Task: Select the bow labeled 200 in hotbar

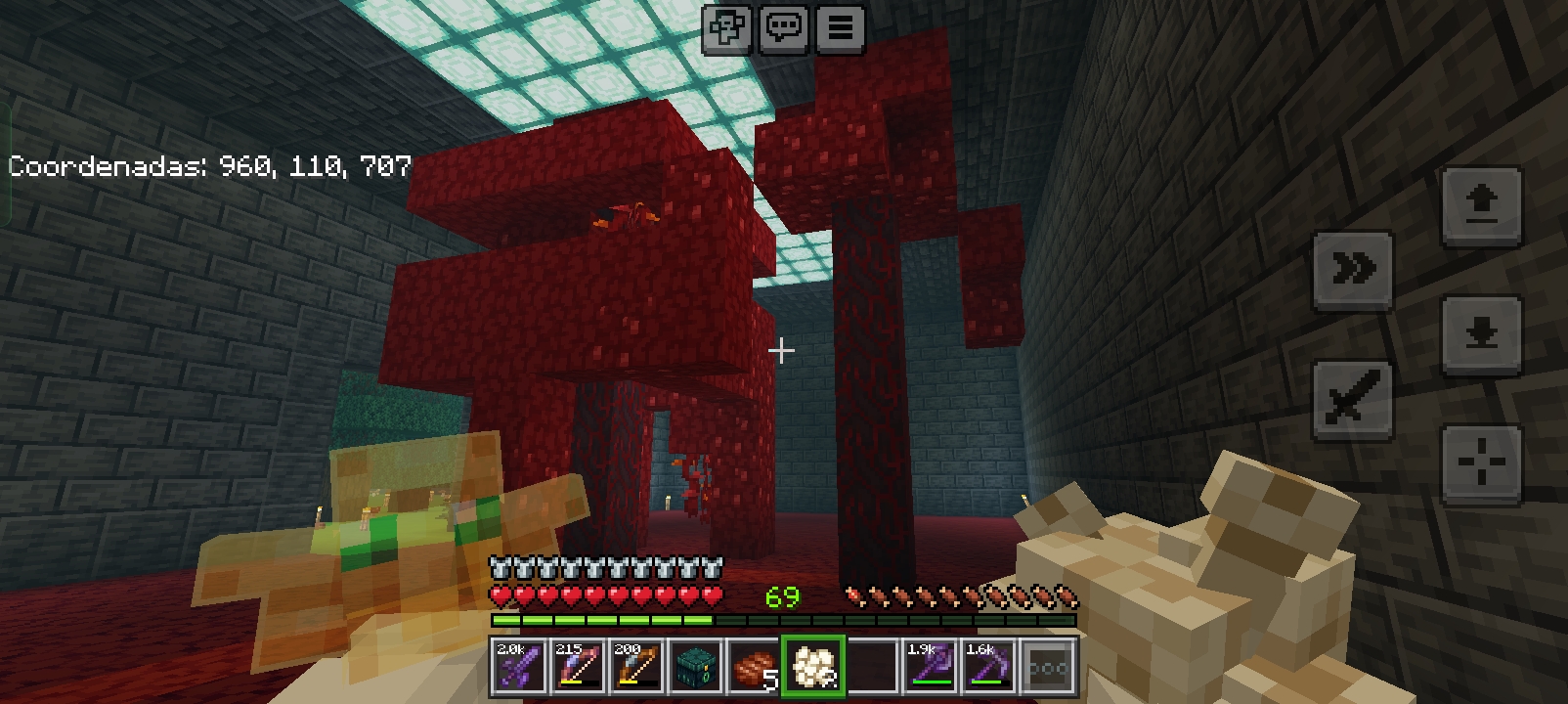Action: click(x=635, y=667)
